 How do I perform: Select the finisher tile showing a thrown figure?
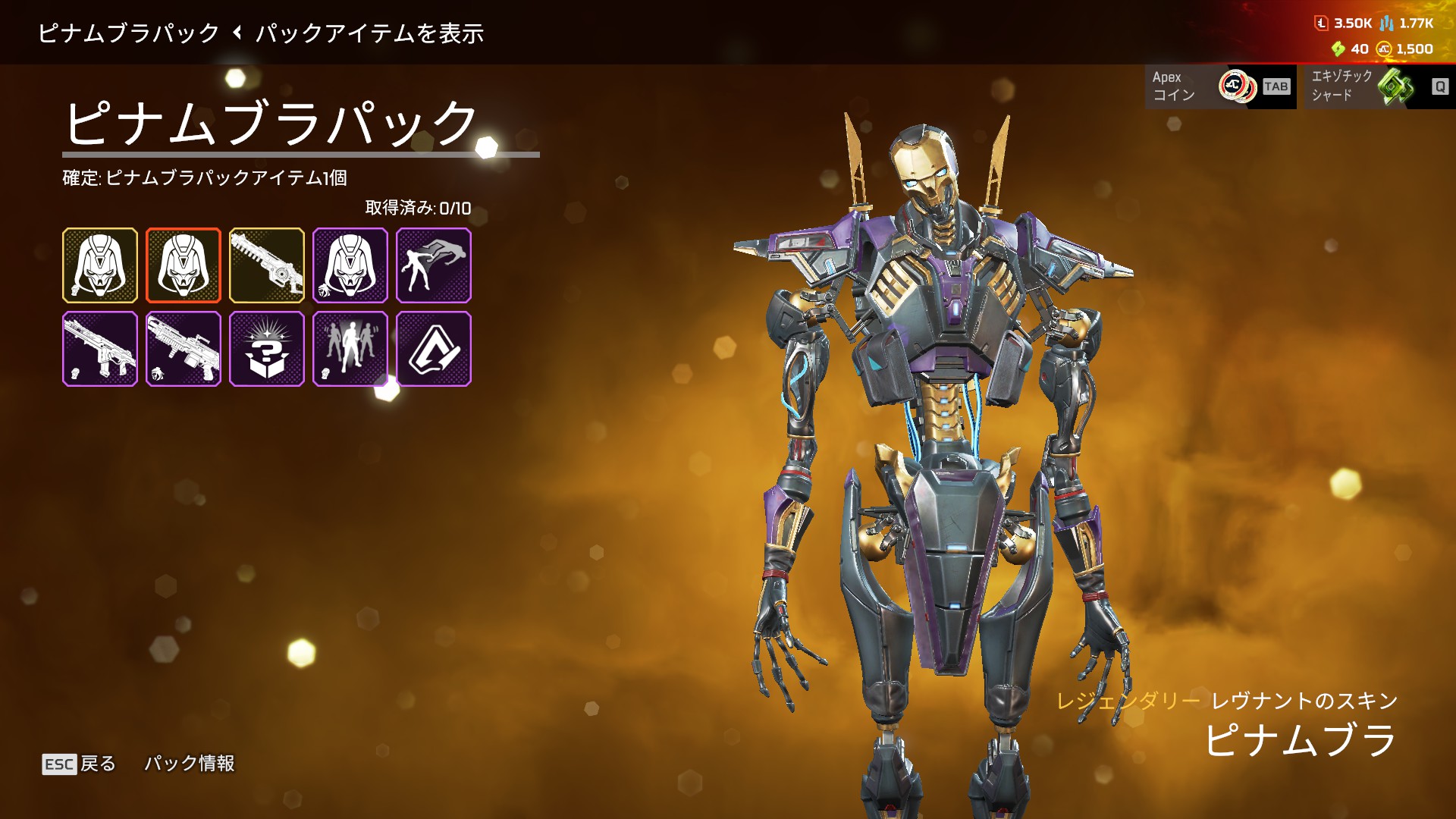(x=434, y=265)
